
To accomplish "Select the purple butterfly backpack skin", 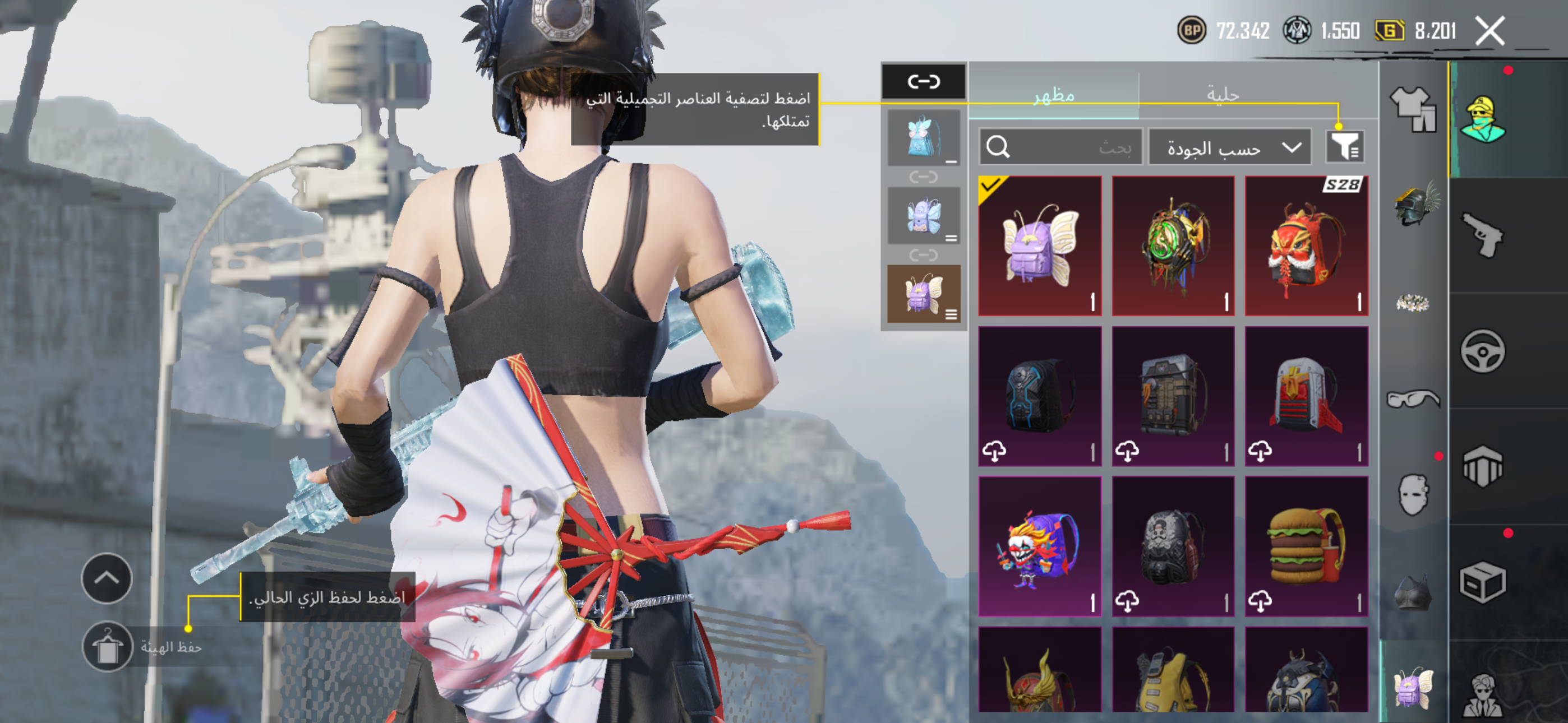I will click(x=1040, y=246).
